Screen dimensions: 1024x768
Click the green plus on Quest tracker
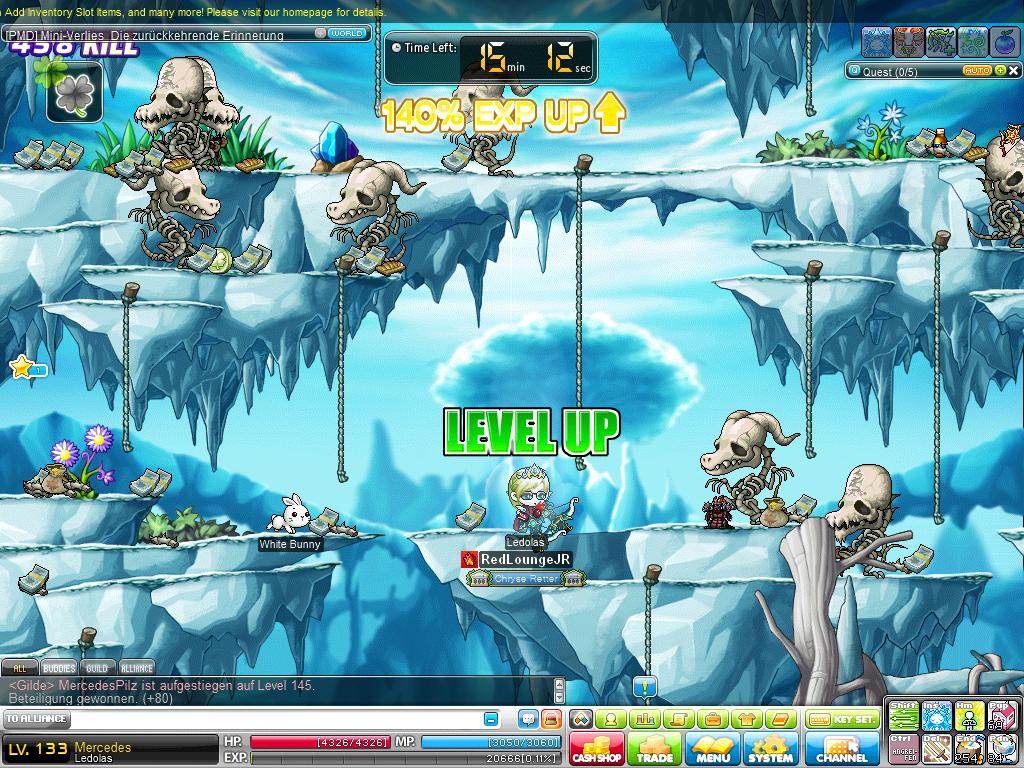click(x=999, y=71)
